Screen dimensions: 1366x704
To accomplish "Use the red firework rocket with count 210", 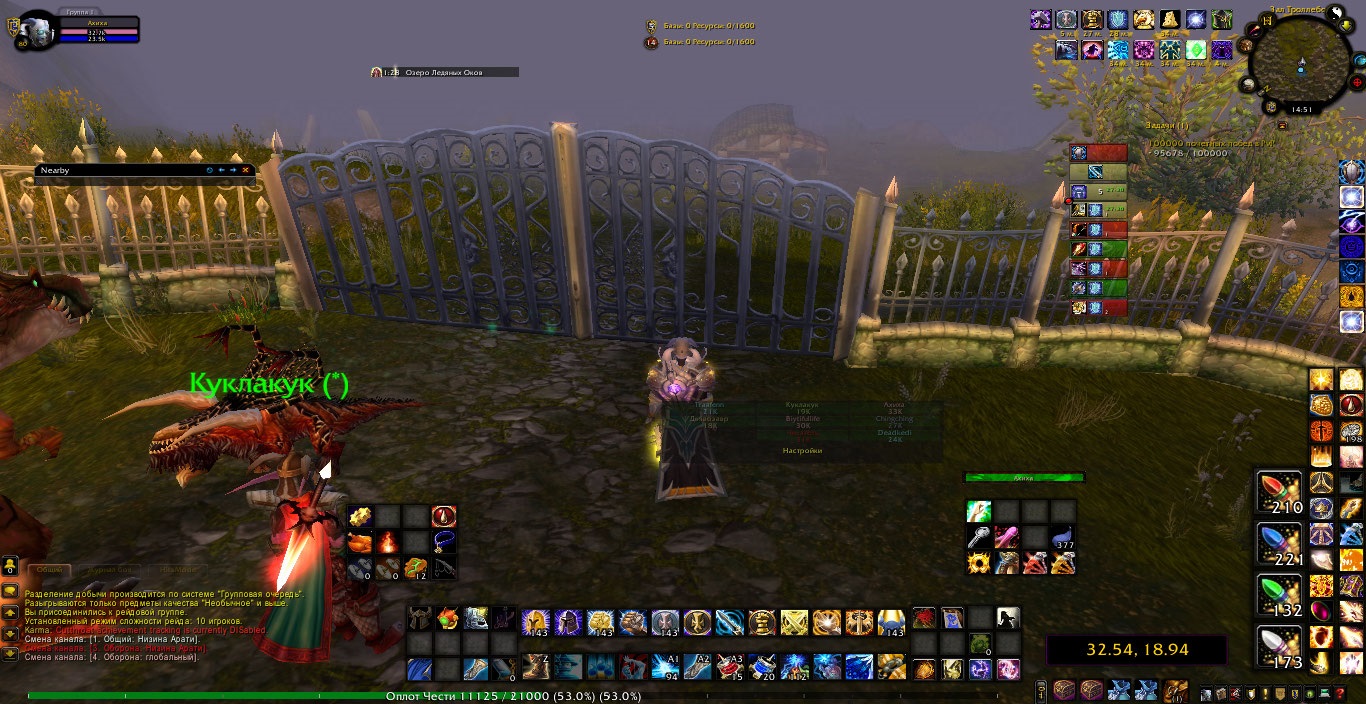I will tap(1279, 493).
